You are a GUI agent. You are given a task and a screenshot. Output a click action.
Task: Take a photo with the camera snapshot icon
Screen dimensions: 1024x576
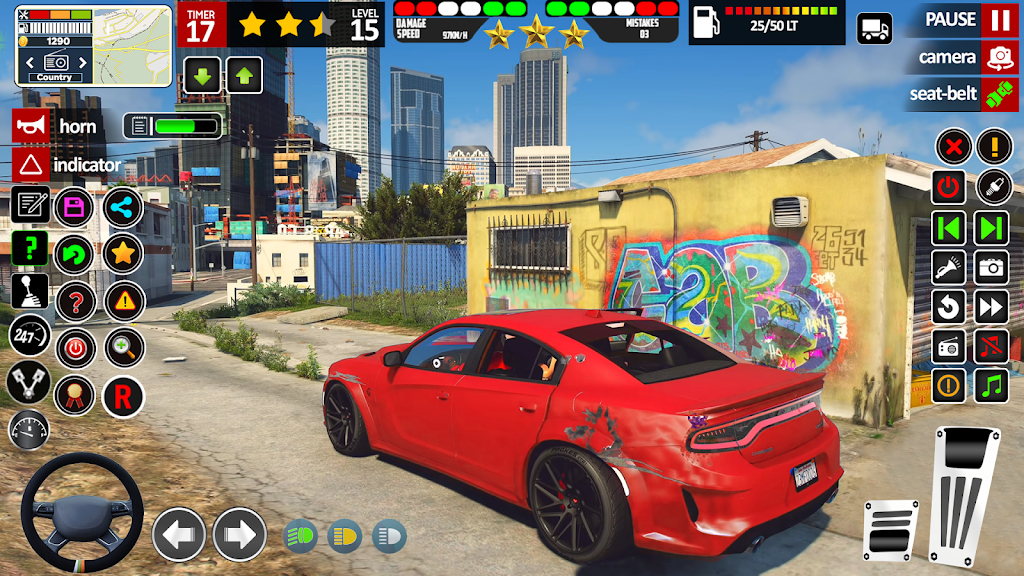coord(991,266)
